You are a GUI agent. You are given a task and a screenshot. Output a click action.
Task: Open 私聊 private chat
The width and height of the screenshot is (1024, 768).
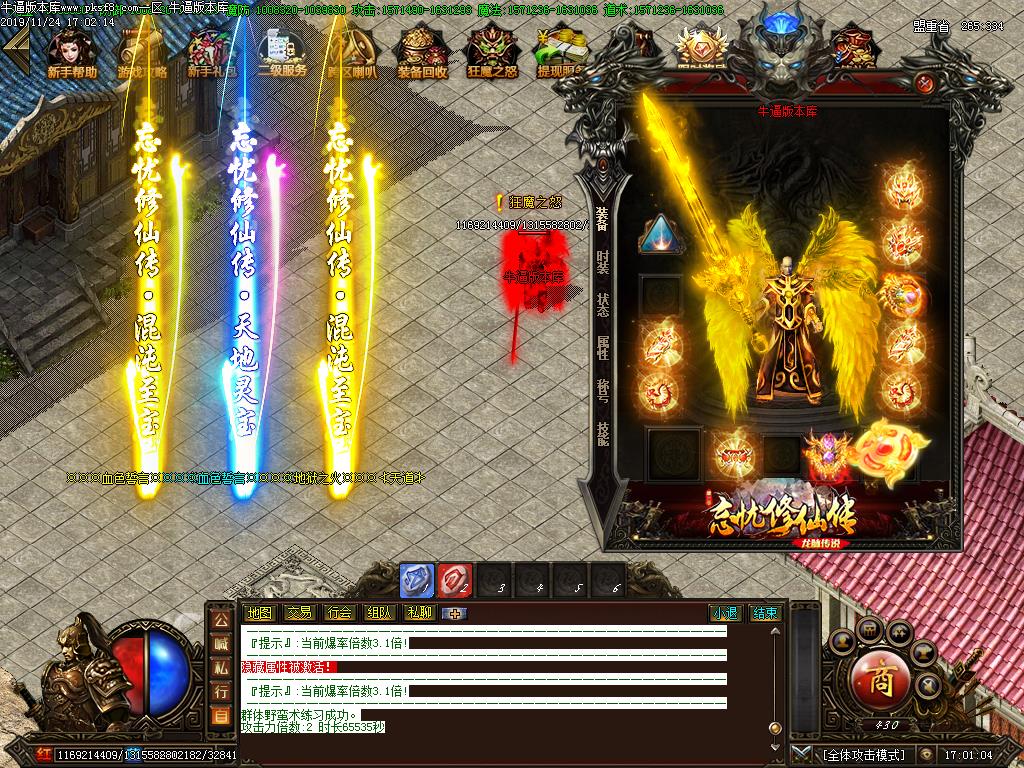(x=419, y=613)
